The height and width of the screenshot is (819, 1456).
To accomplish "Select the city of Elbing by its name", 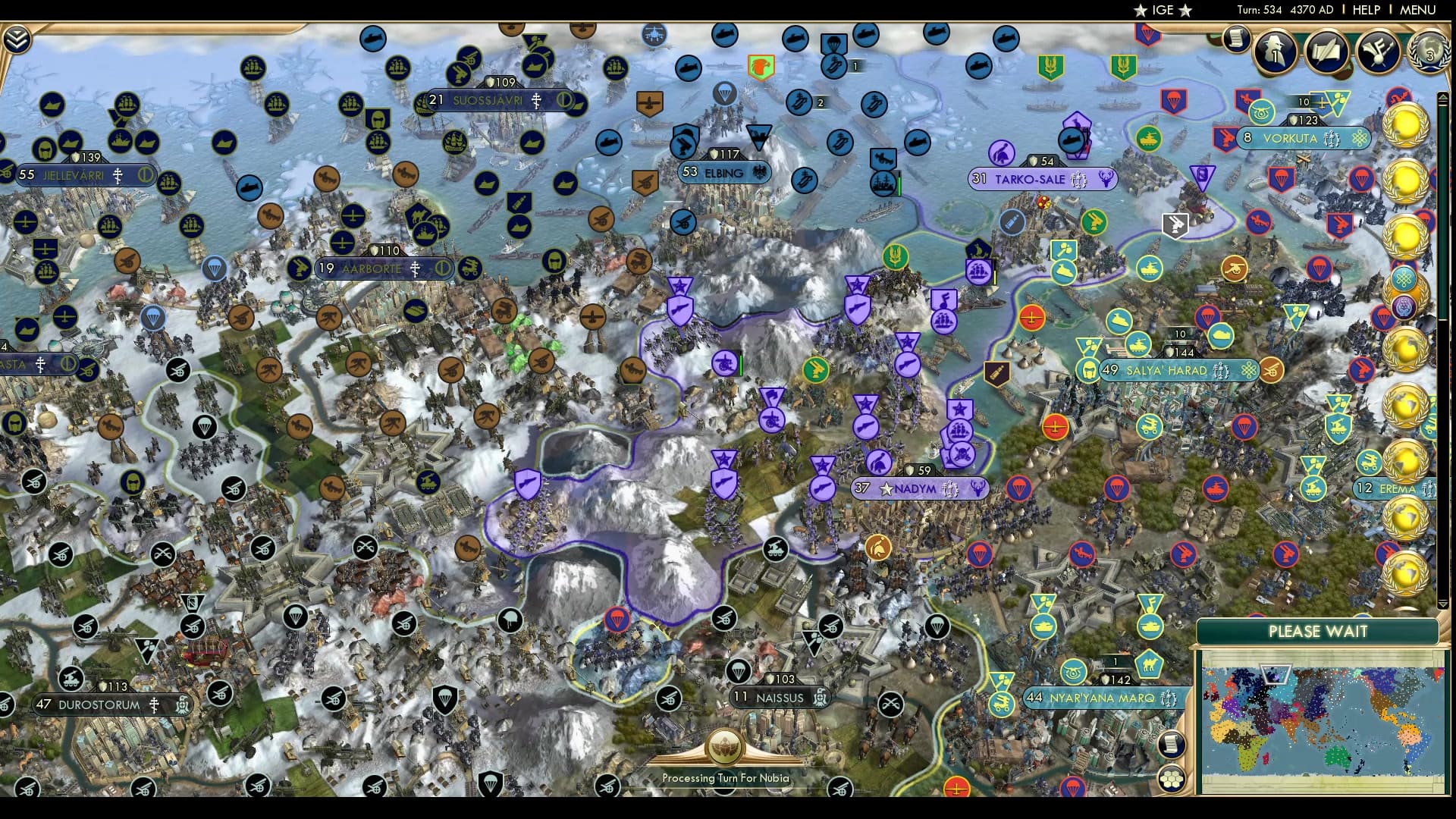I will tap(723, 173).
